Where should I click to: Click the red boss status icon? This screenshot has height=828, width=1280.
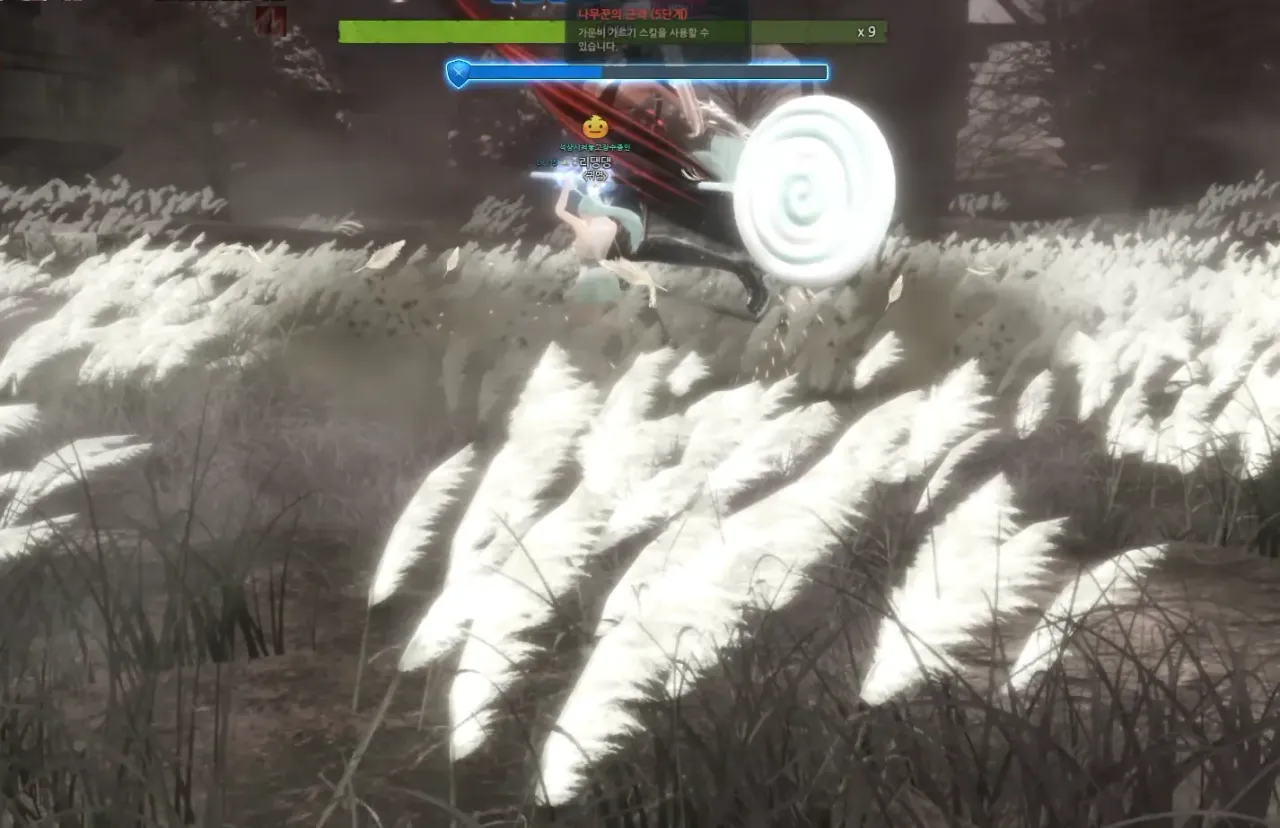pos(270,21)
